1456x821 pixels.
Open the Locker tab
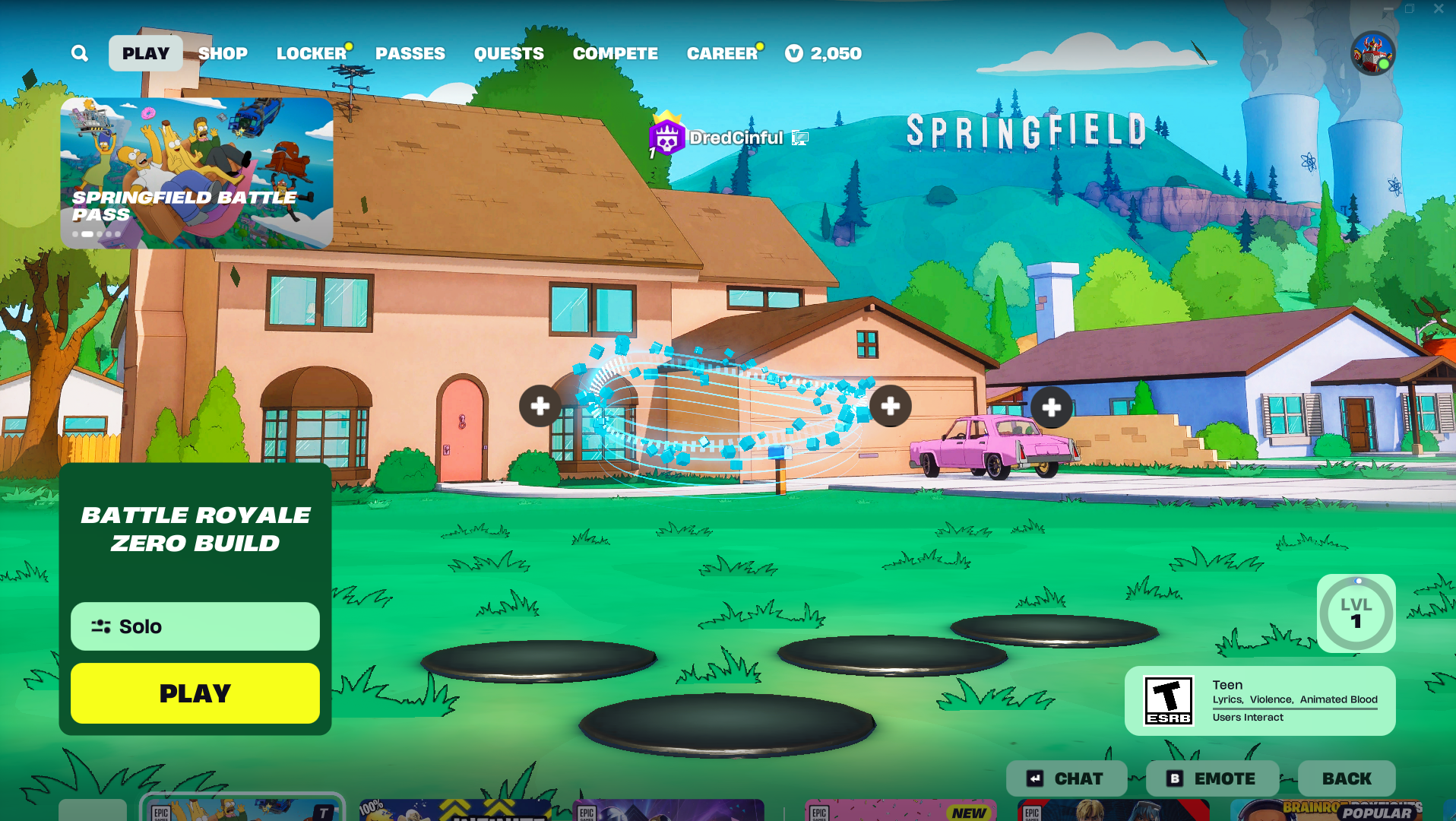point(311,53)
